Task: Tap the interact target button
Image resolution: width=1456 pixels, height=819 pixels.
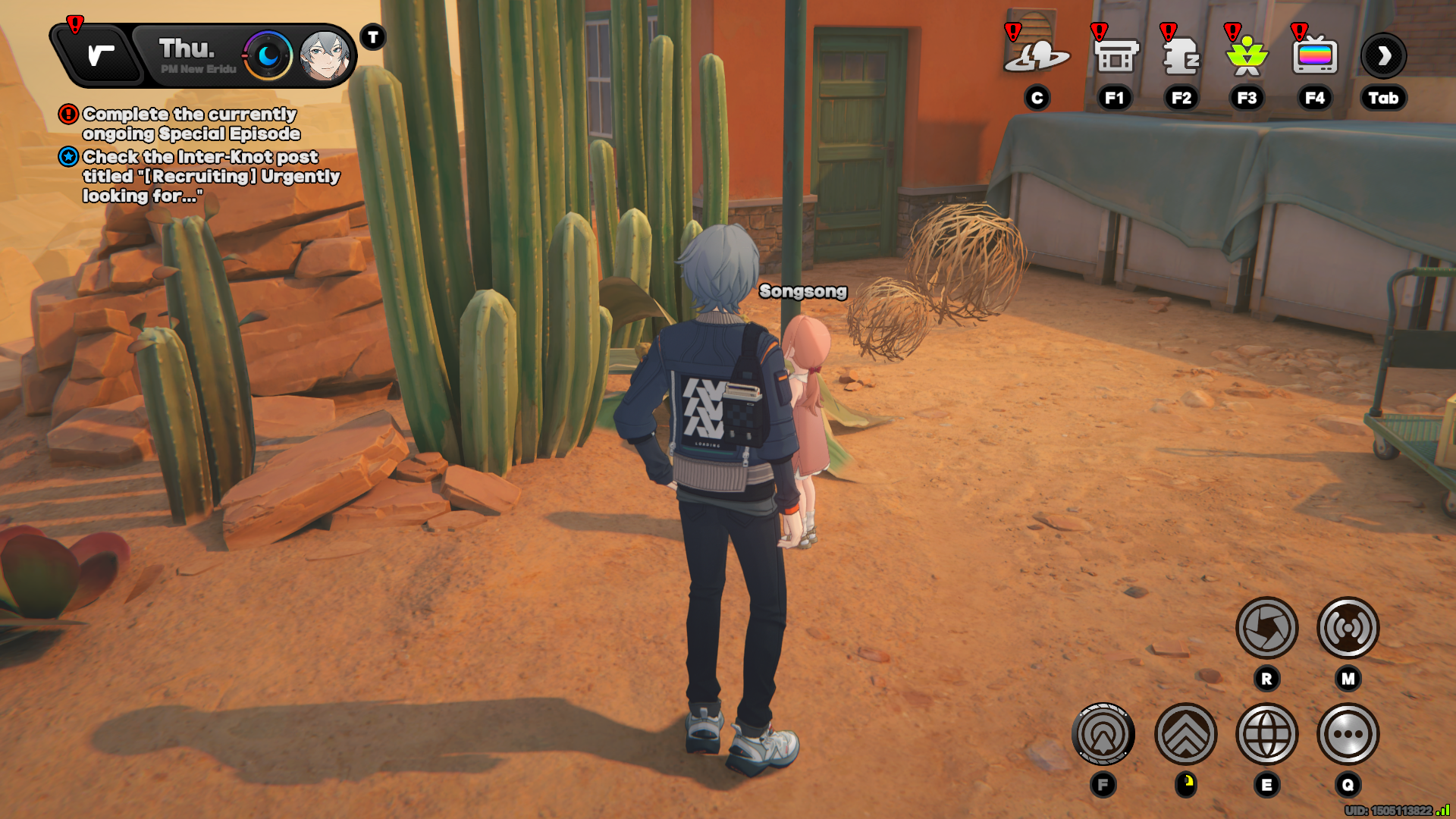Action: point(1103,734)
